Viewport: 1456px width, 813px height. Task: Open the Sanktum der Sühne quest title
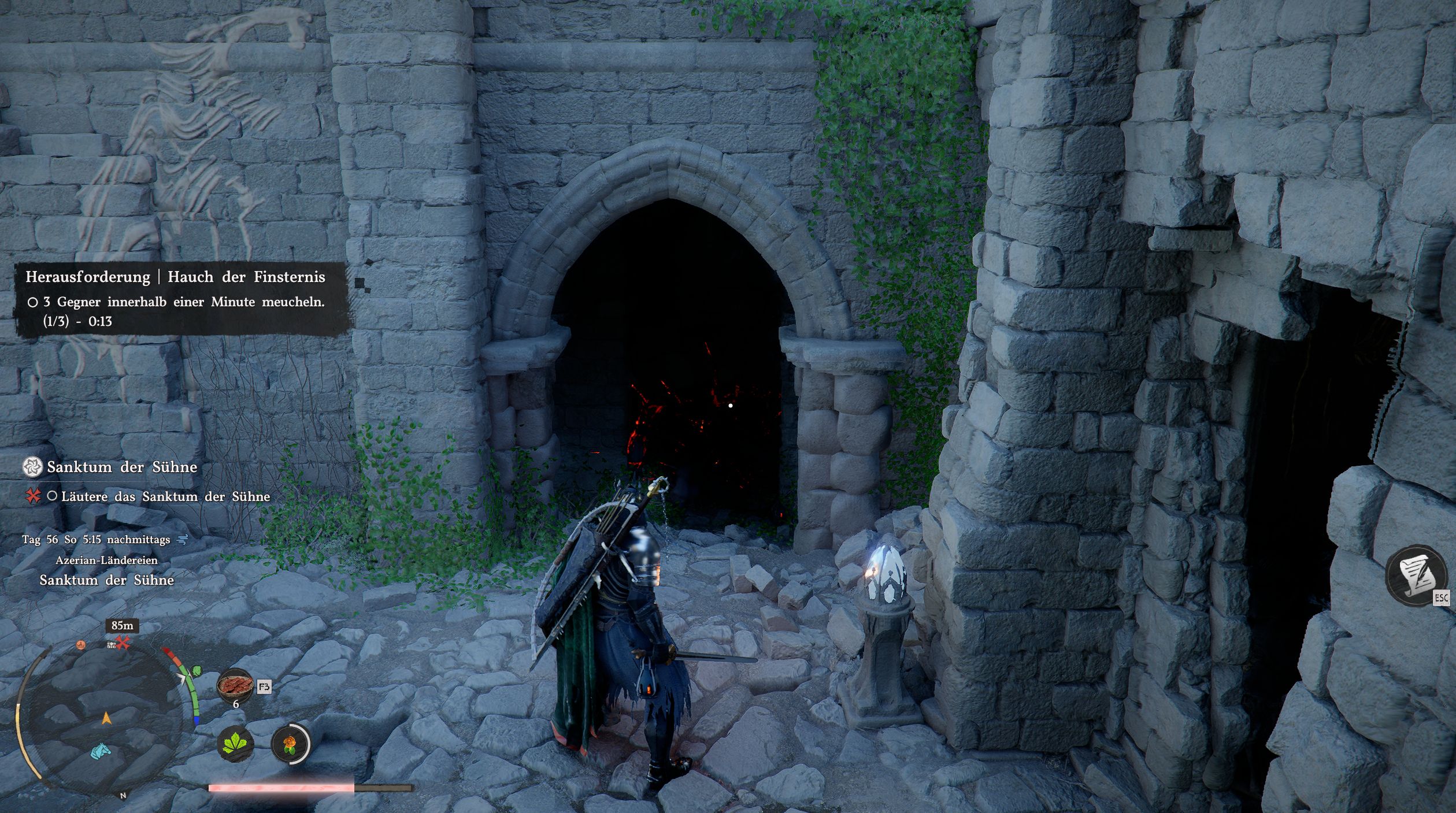pyautogui.click(x=122, y=467)
